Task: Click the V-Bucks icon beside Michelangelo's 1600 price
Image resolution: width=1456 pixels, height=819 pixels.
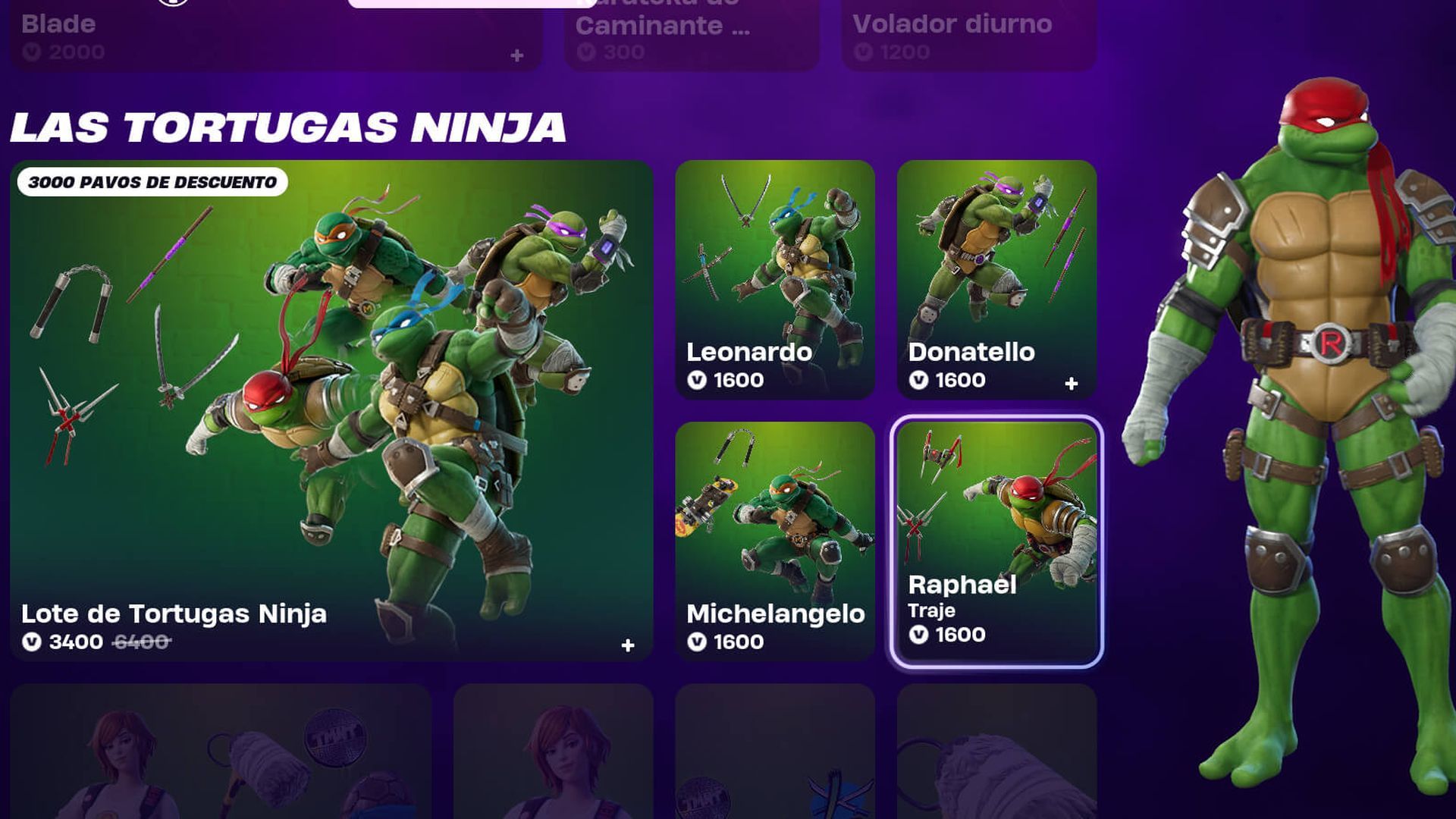Action: tap(698, 641)
